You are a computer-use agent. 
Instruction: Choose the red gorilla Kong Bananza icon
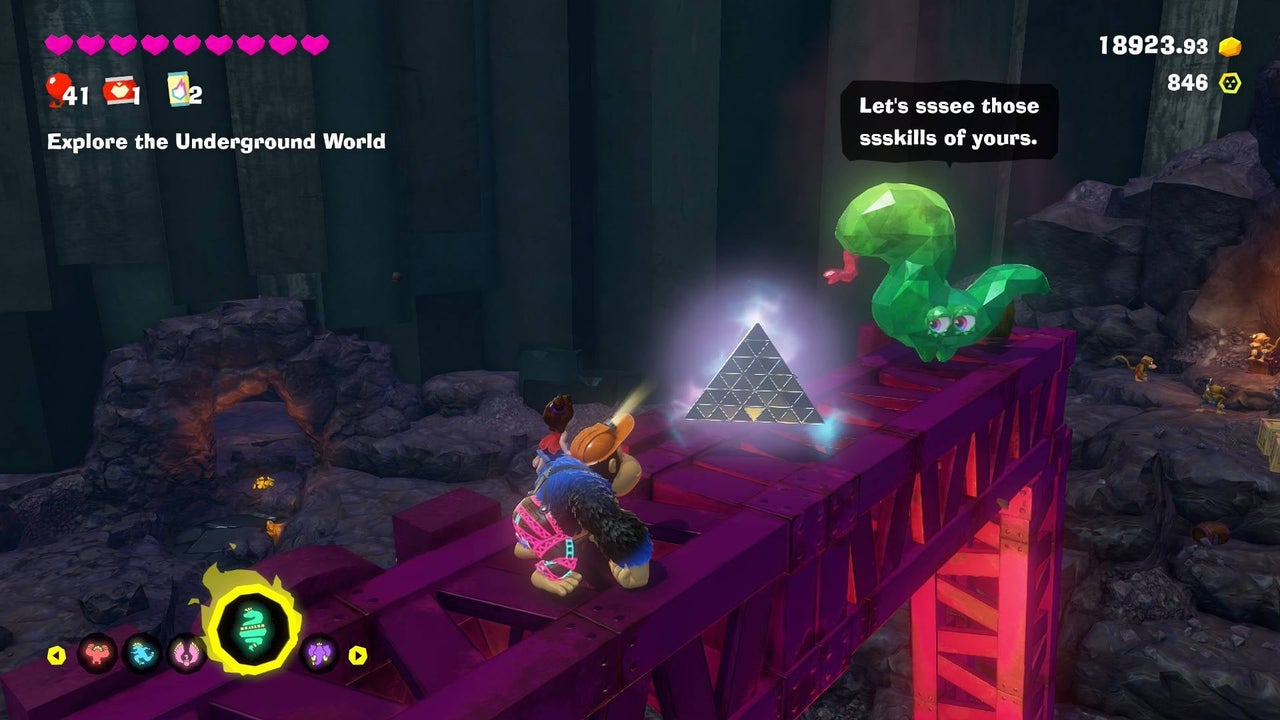[x=97, y=655]
